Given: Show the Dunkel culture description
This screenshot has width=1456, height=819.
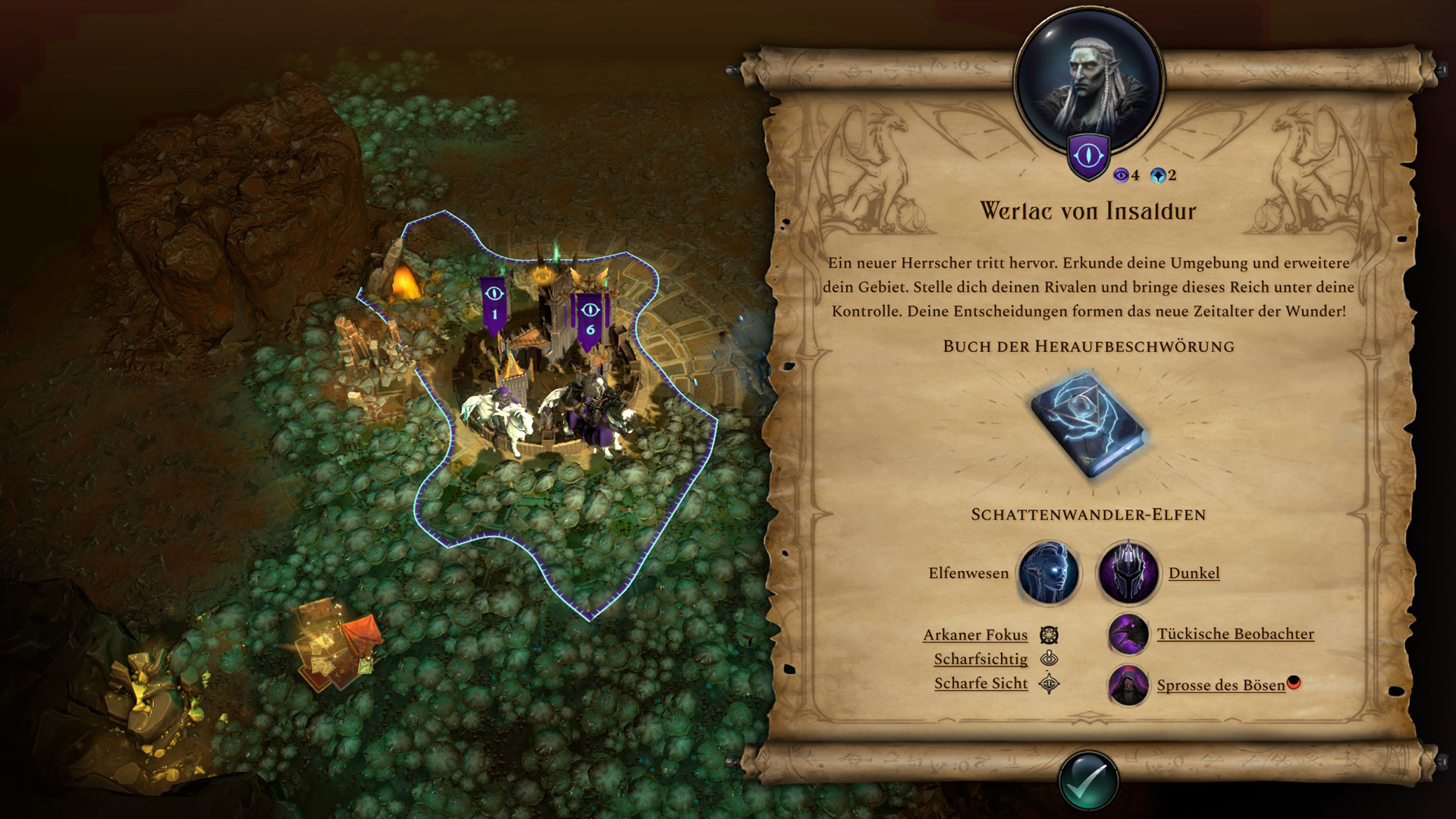Looking at the screenshot, I should click(1194, 573).
